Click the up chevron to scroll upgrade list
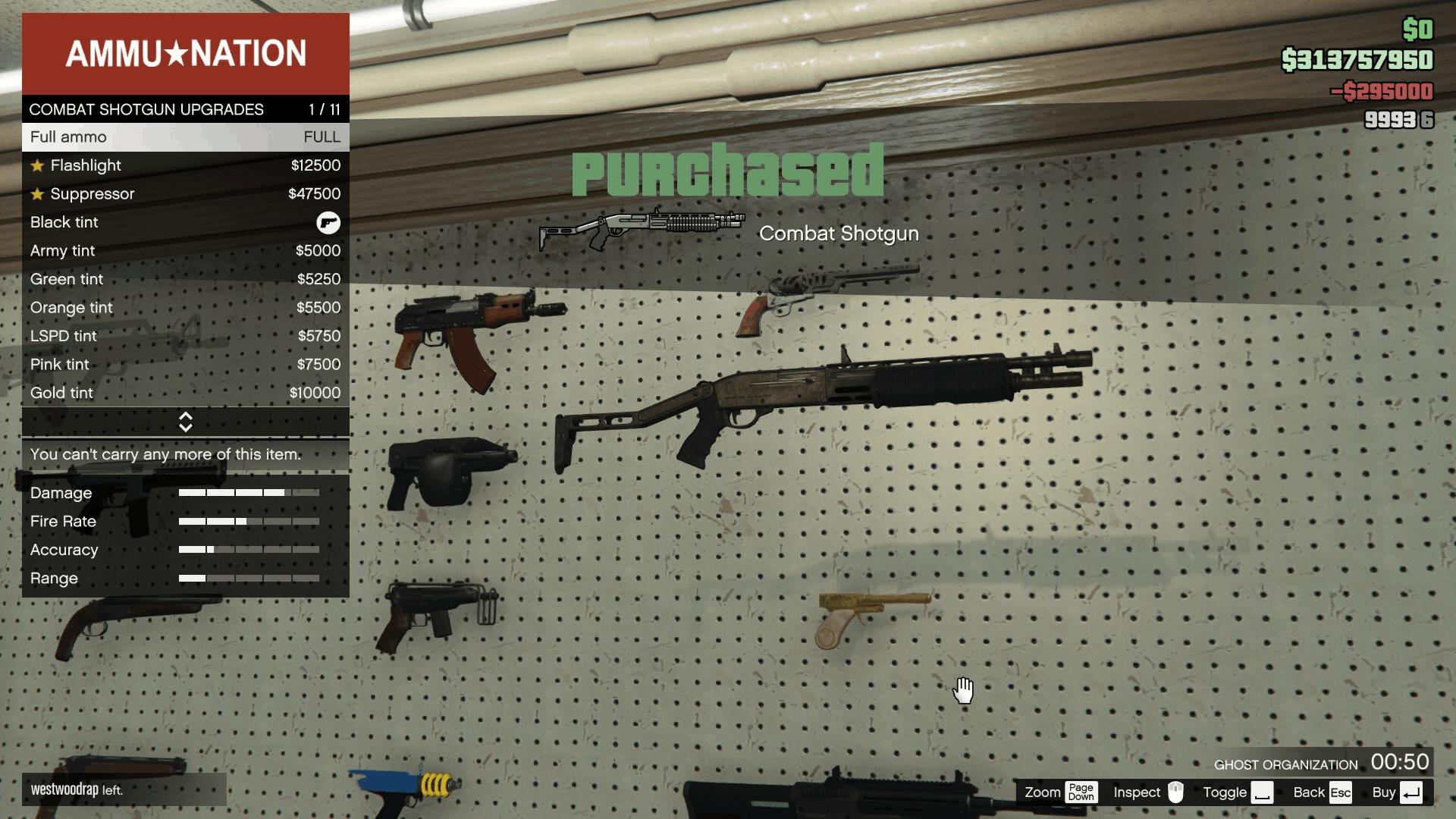1456x819 pixels. 186,416
